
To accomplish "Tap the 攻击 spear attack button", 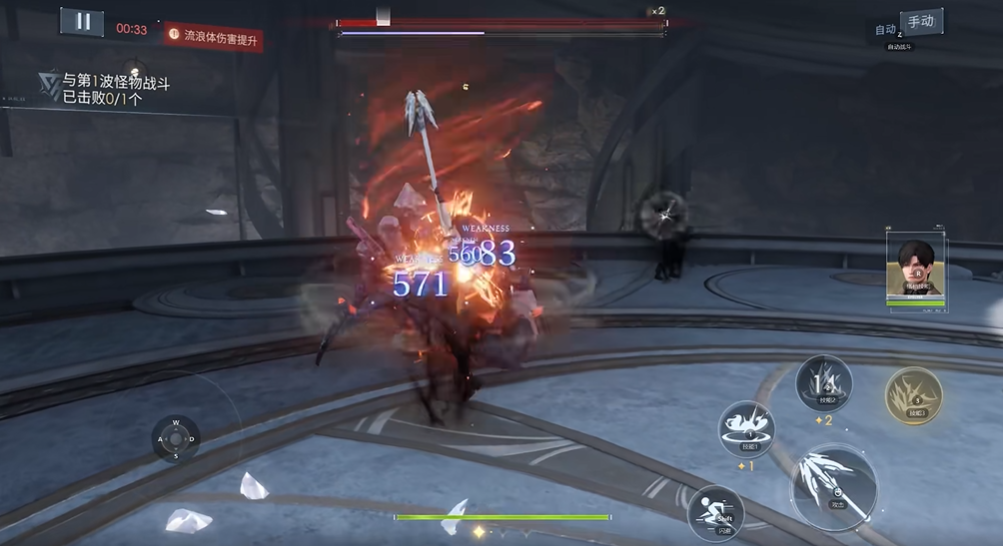I will coord(834,487).
